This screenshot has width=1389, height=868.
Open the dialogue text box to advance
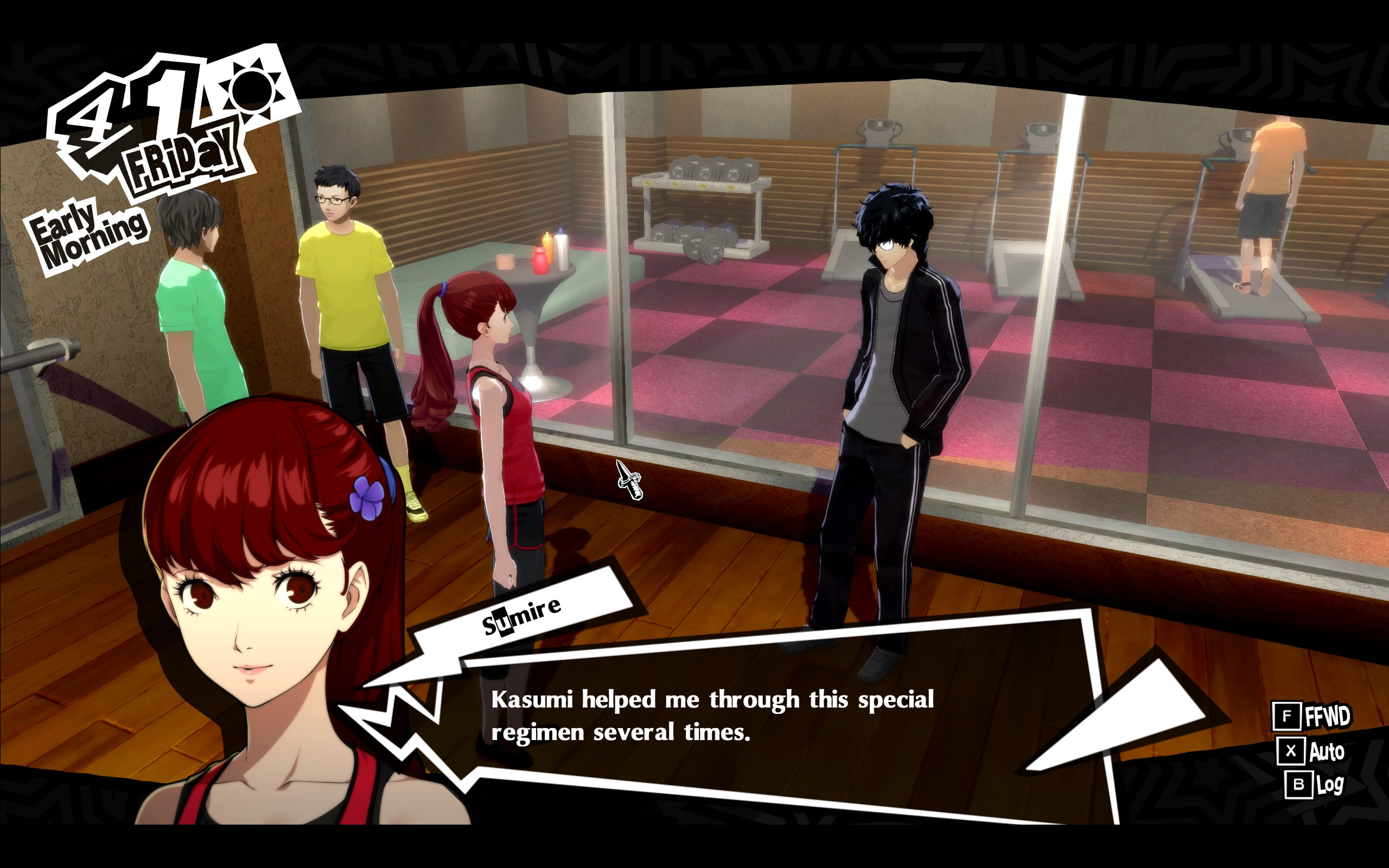click(712, 718)
